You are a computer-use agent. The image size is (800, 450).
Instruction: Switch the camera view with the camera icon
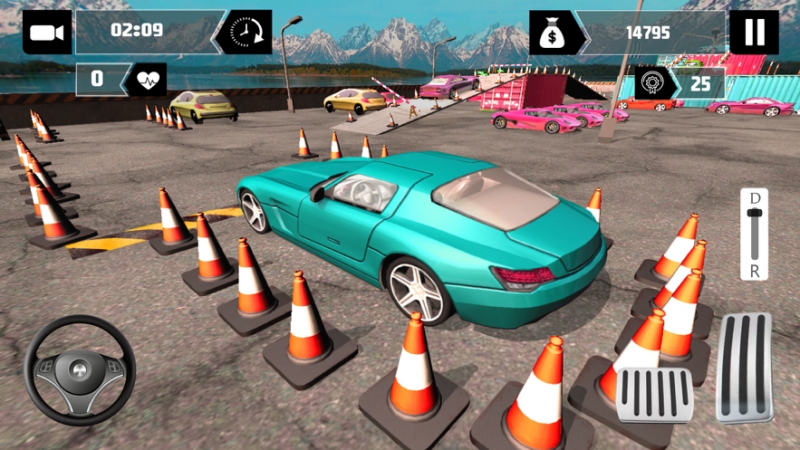tap(46, 32)
